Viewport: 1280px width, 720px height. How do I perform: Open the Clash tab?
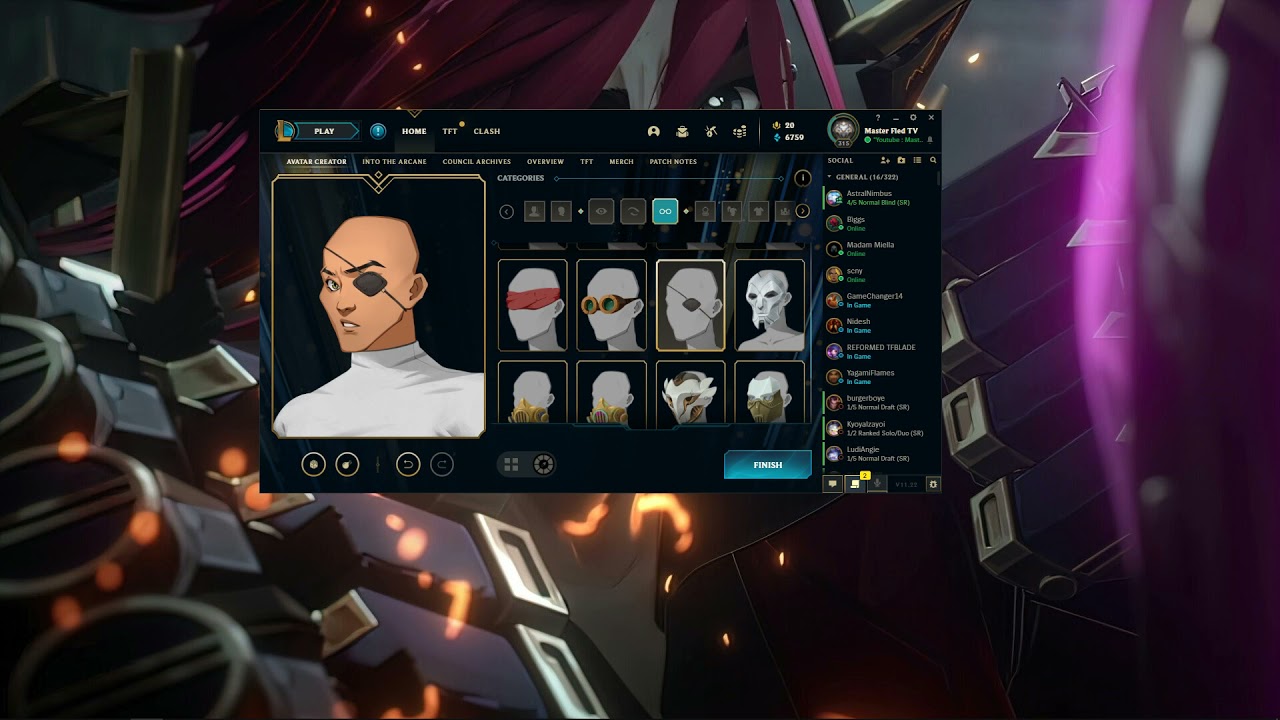(487, 131)
